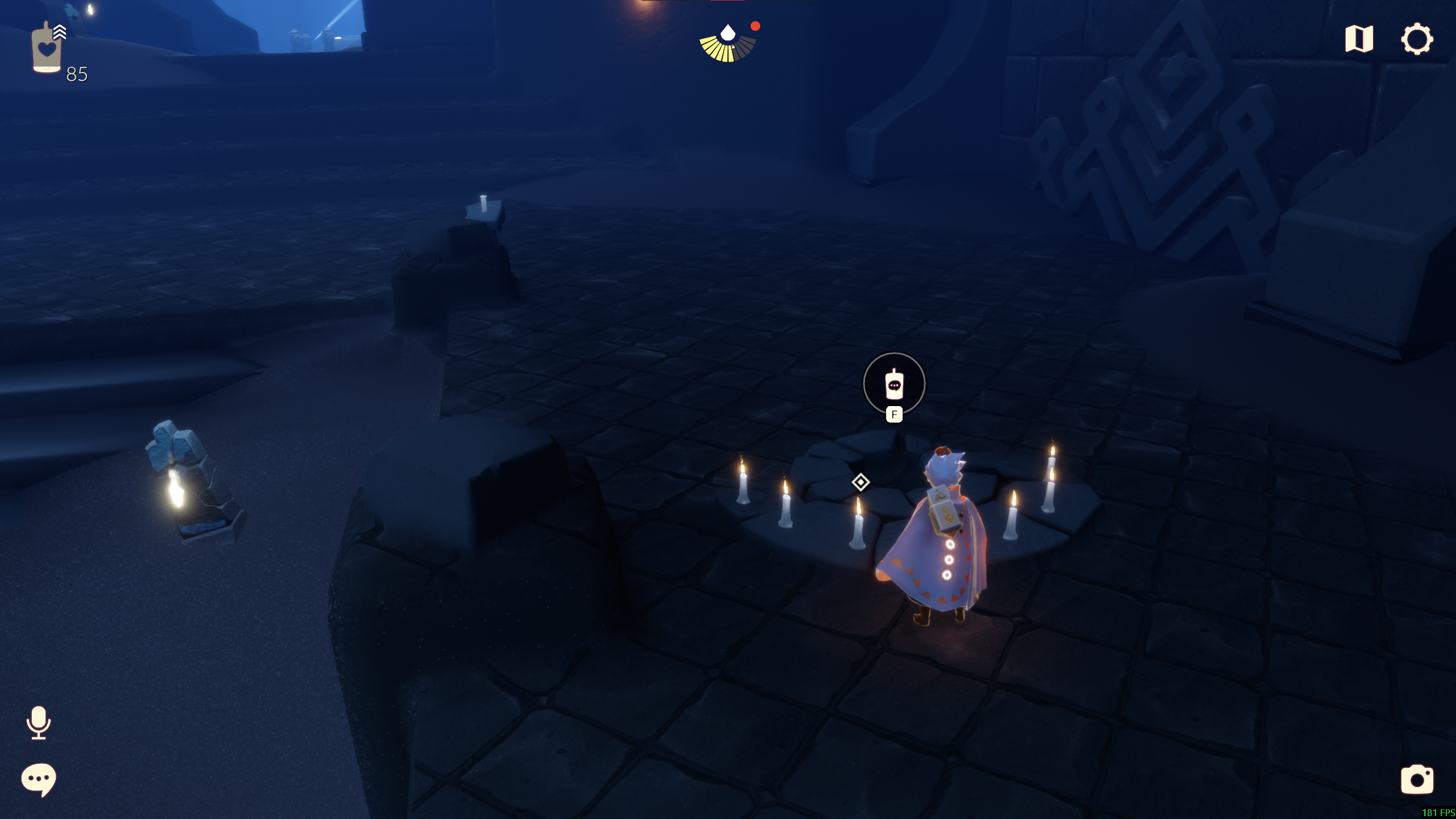1456x819 pixels.
Task: Toggle the microphone voice chat
Action: click(x=39, y=723)
